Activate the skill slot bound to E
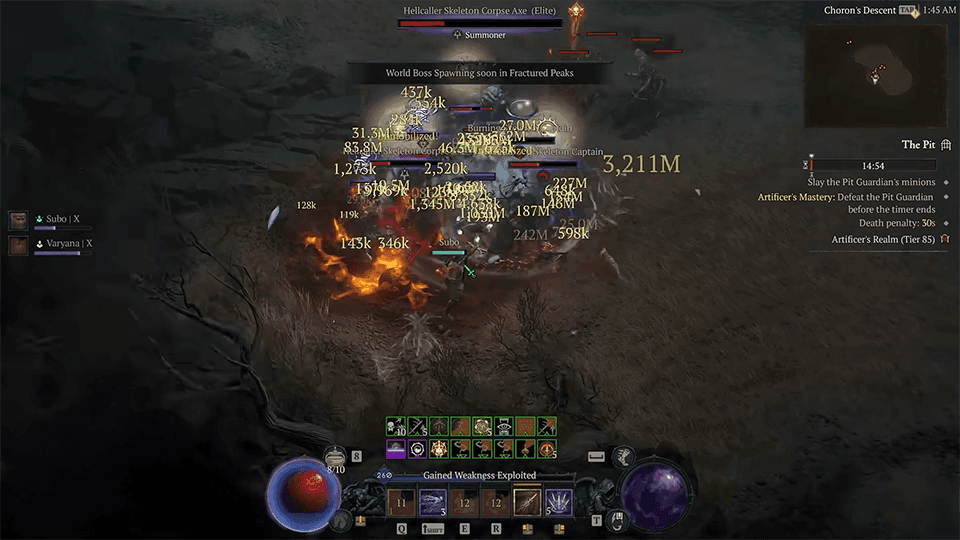960x540 pixels. pyautogui.click(x=464, y=502)
